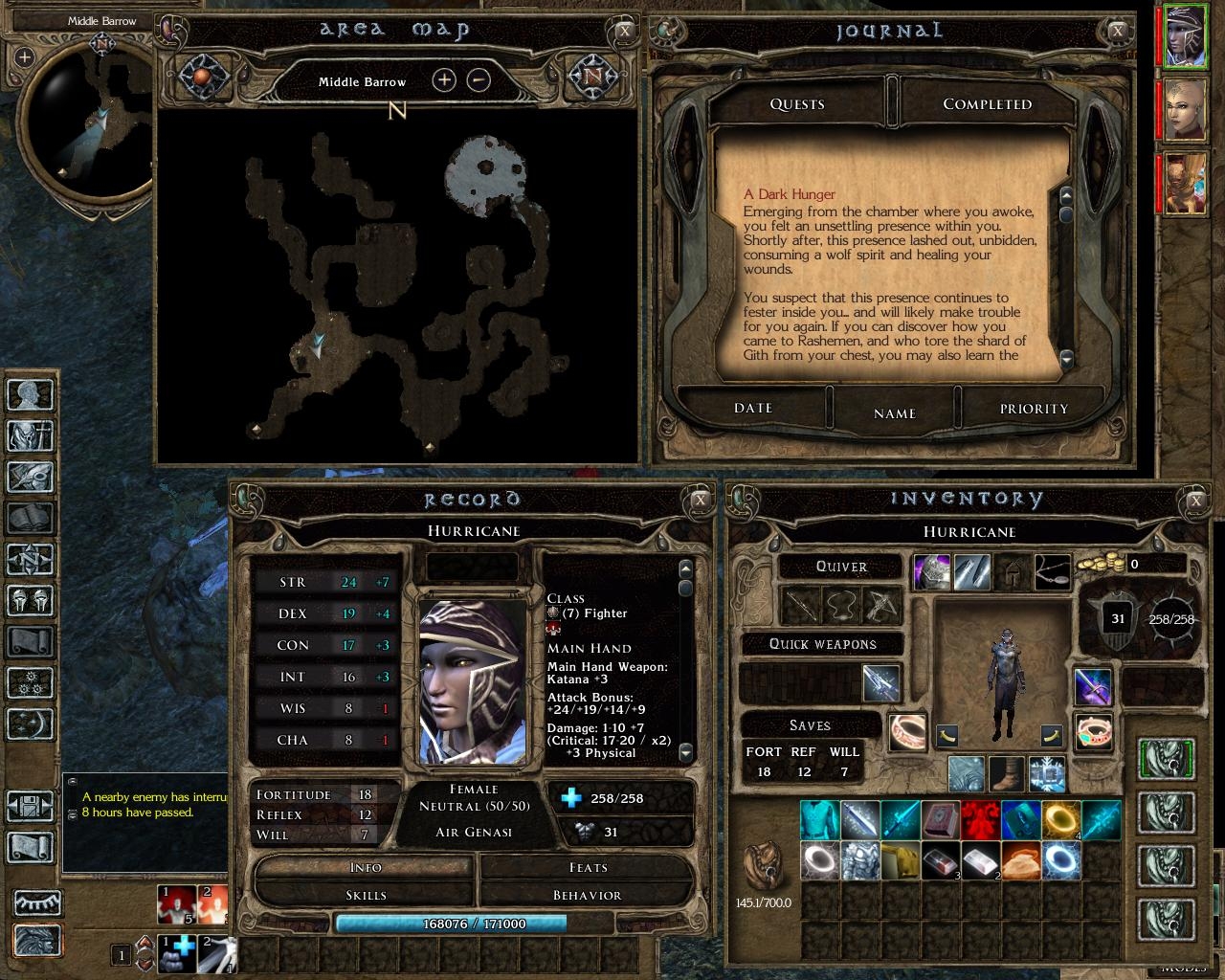Switch to the Behavior tab
This screenshot has width=1225, height=980.
pos(588,895)
